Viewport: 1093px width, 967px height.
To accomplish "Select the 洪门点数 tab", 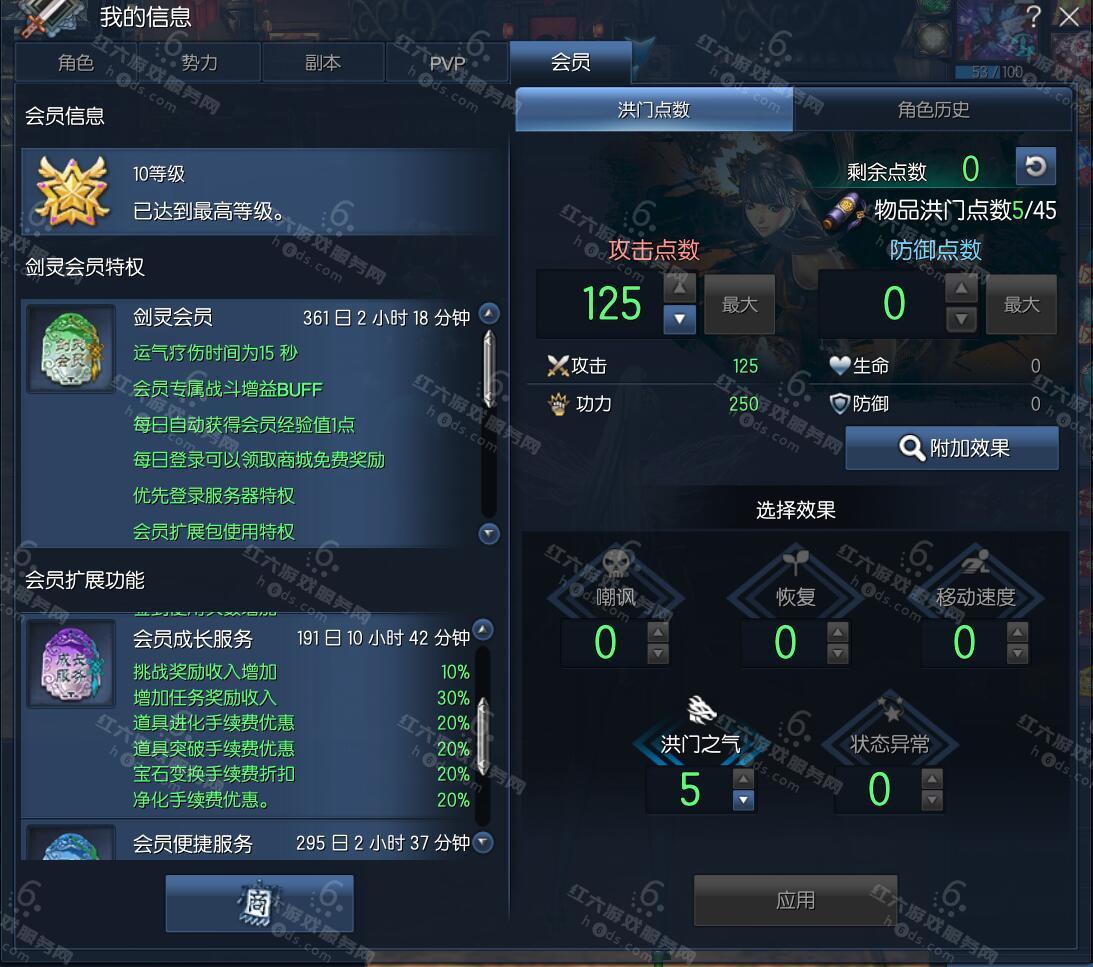I will pos(654,110).
